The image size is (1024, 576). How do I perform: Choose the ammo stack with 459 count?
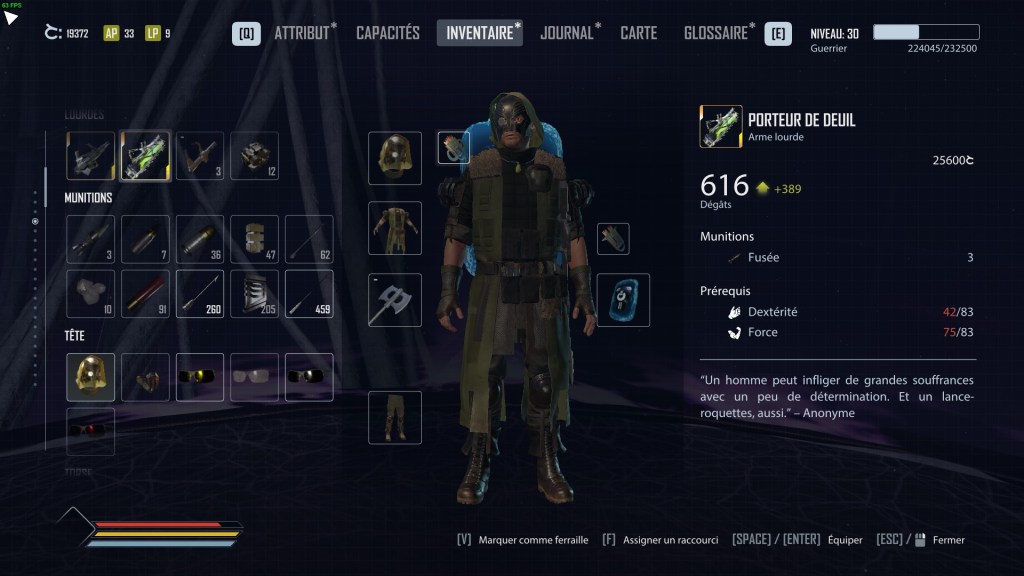click(309, 294)
